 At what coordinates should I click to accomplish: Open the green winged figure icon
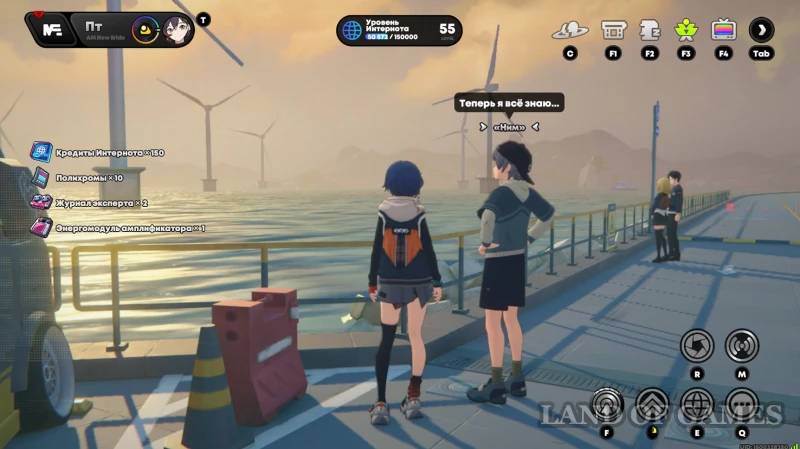(x=686, y=30)
